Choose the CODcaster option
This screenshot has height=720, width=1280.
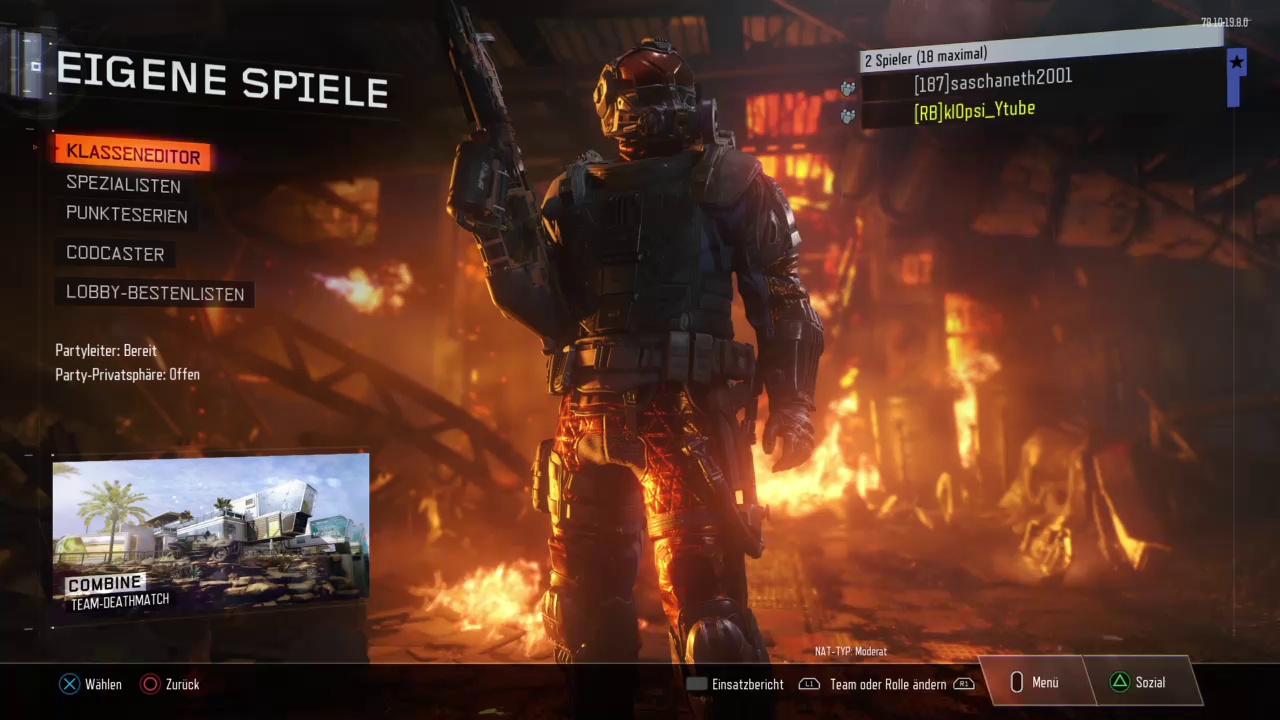click(115, 254)
